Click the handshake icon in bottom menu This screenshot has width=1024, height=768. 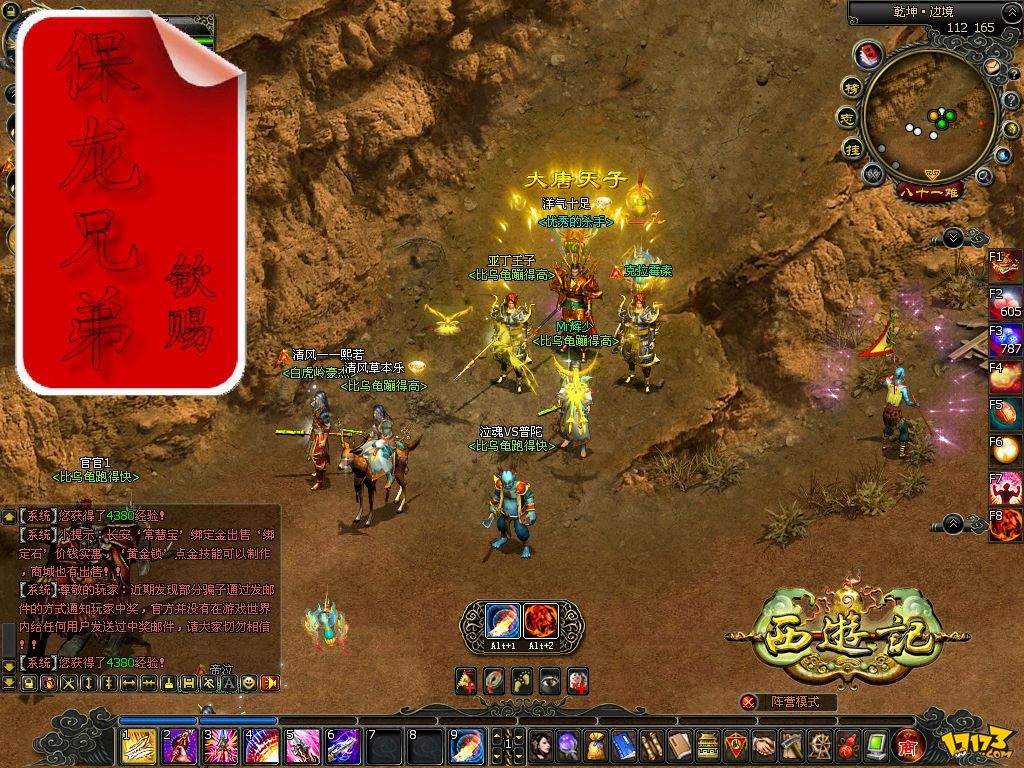(x=763, y=745)
